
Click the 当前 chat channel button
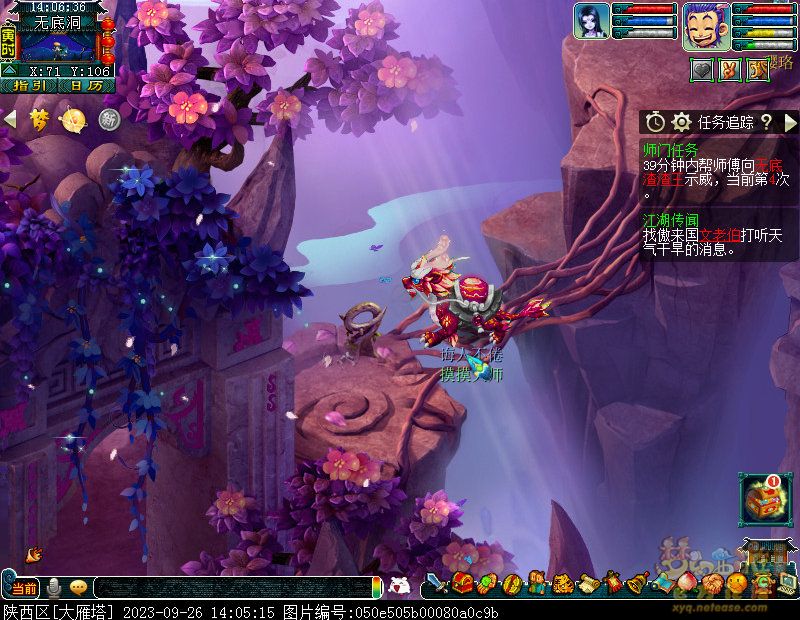tap(22, 588)
